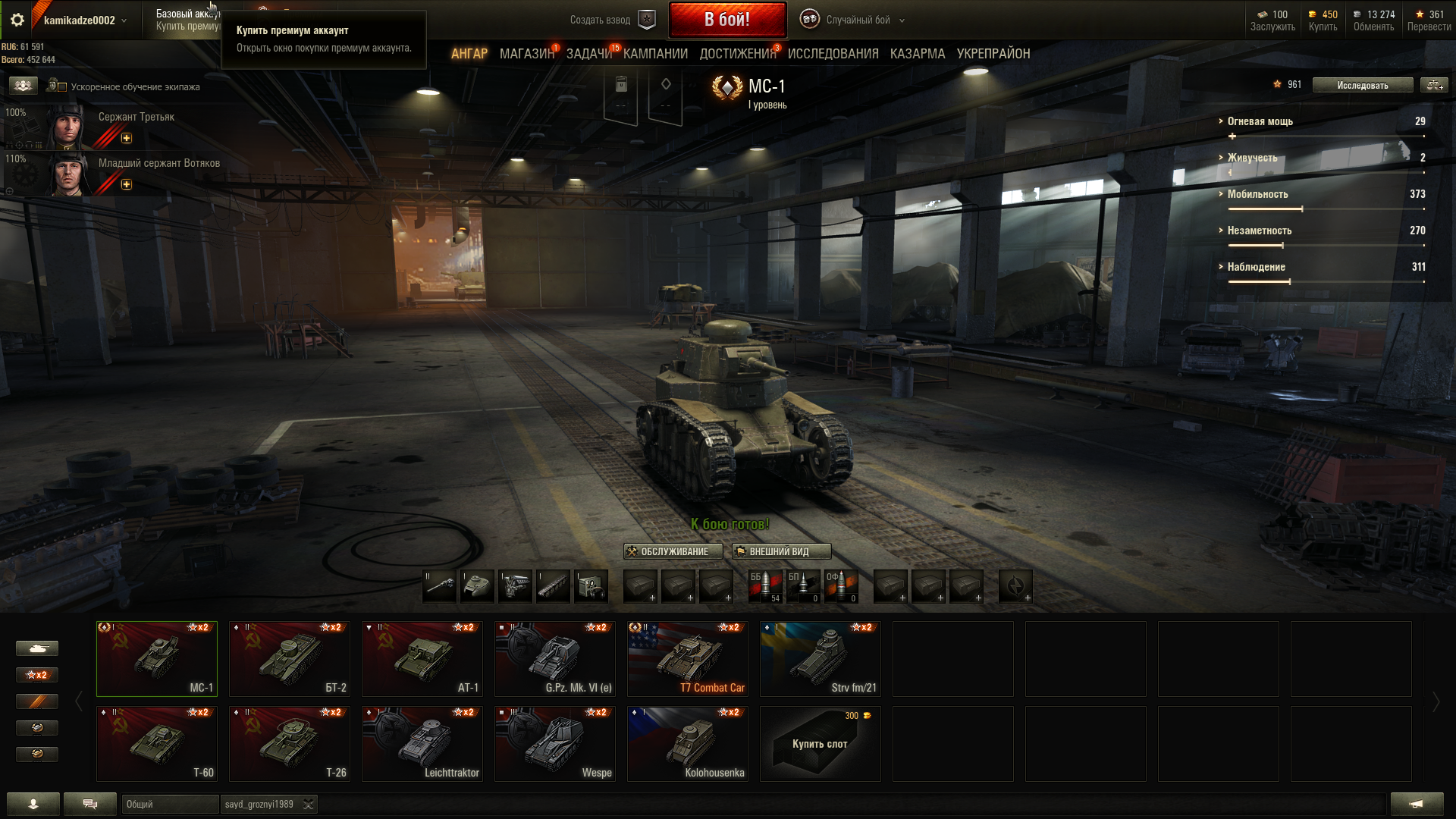Show the ДОСТИЖЕНИЯ tab

(737, 54)
